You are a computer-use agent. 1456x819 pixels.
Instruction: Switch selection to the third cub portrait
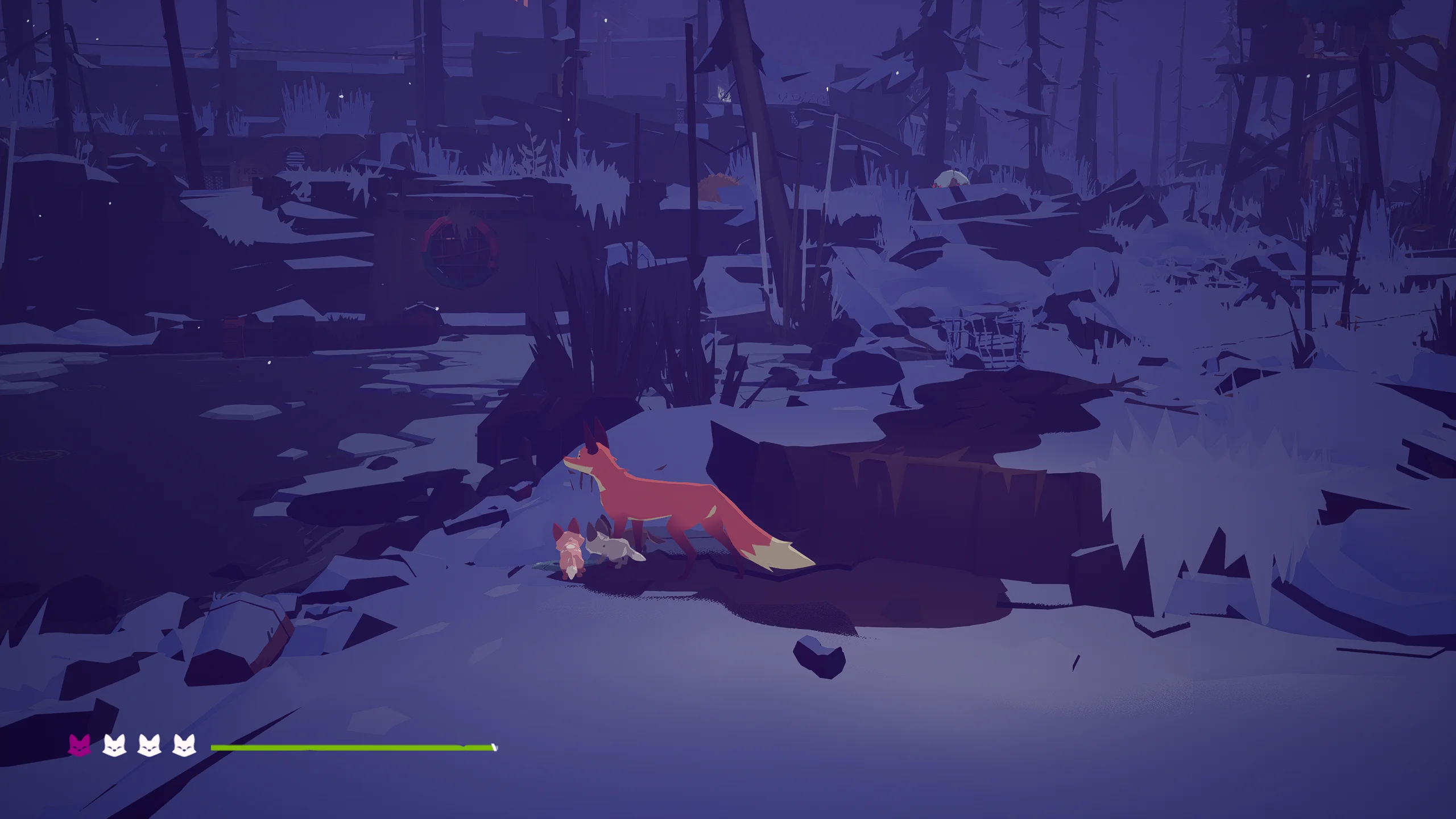149,746
